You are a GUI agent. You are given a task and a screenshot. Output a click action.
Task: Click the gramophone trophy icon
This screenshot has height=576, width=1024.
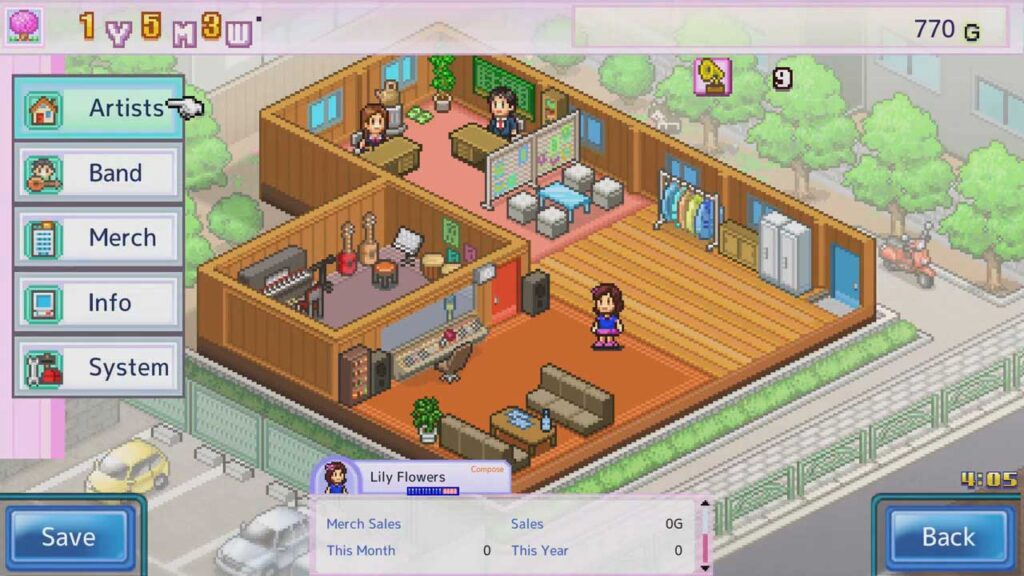tap(713, 77)
